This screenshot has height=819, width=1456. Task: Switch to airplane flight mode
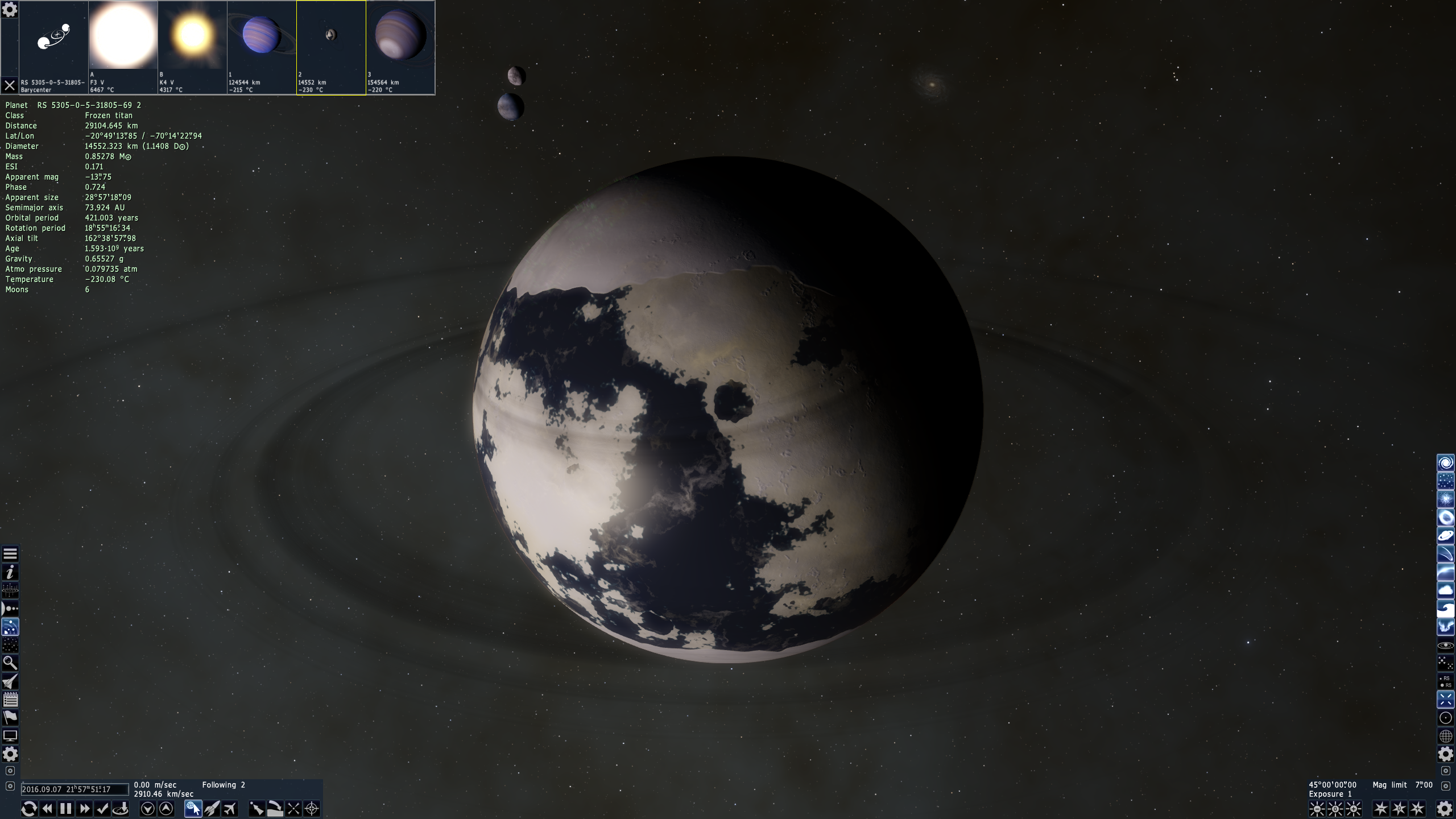[x=230, y=808]
